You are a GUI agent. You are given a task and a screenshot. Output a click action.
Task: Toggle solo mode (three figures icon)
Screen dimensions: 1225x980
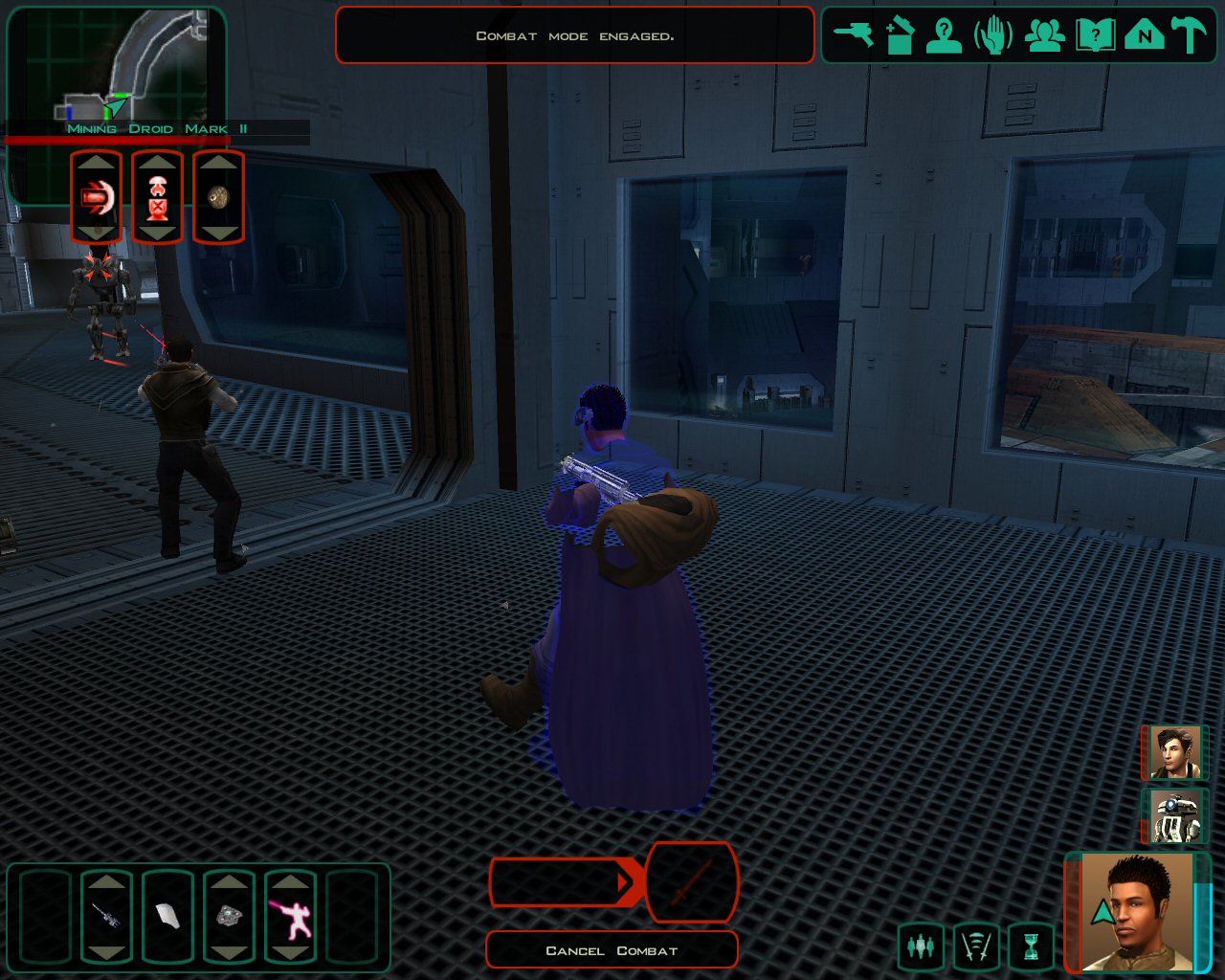pos(921,947)
